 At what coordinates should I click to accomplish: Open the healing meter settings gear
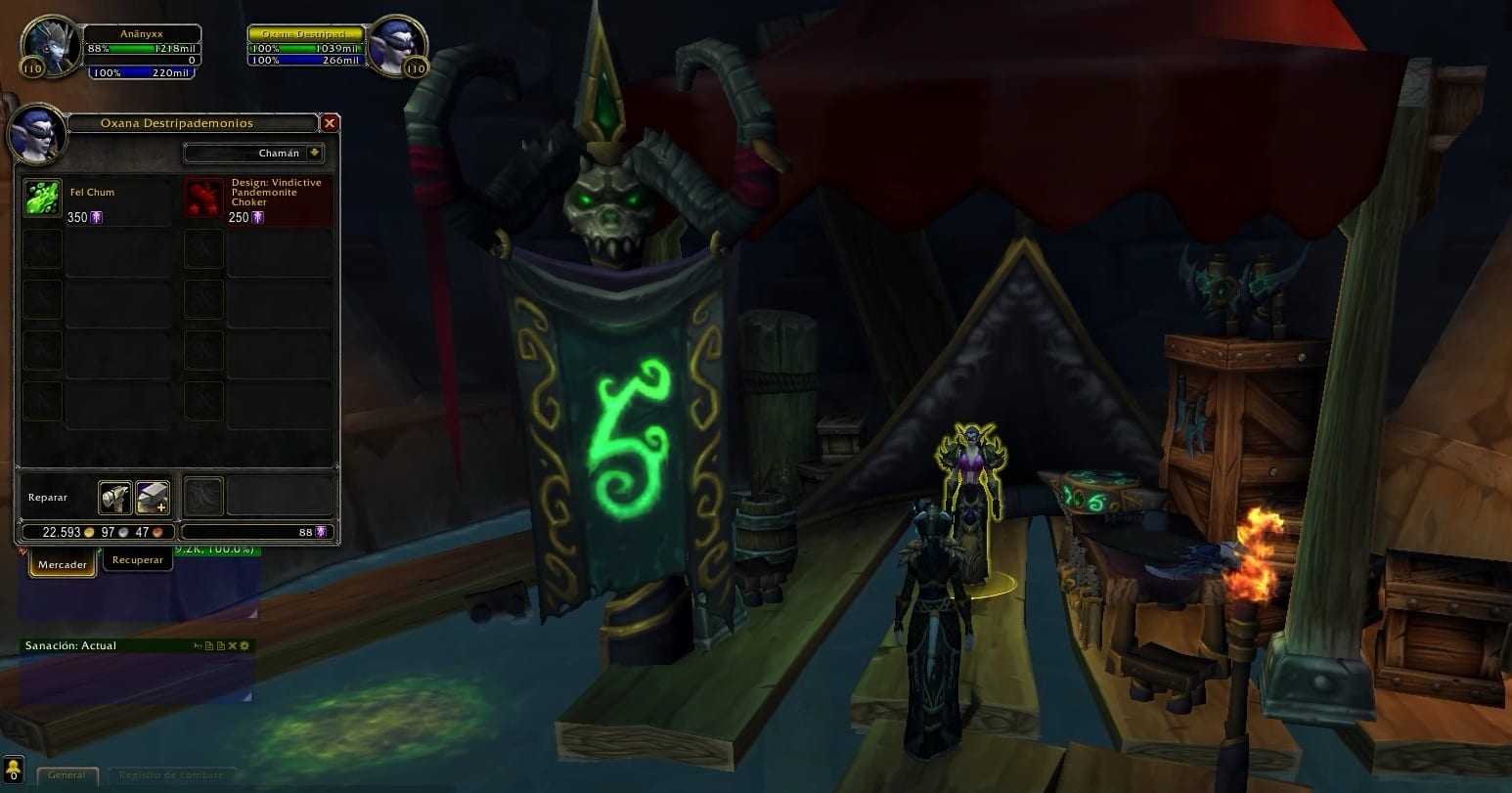coord(245,646)
